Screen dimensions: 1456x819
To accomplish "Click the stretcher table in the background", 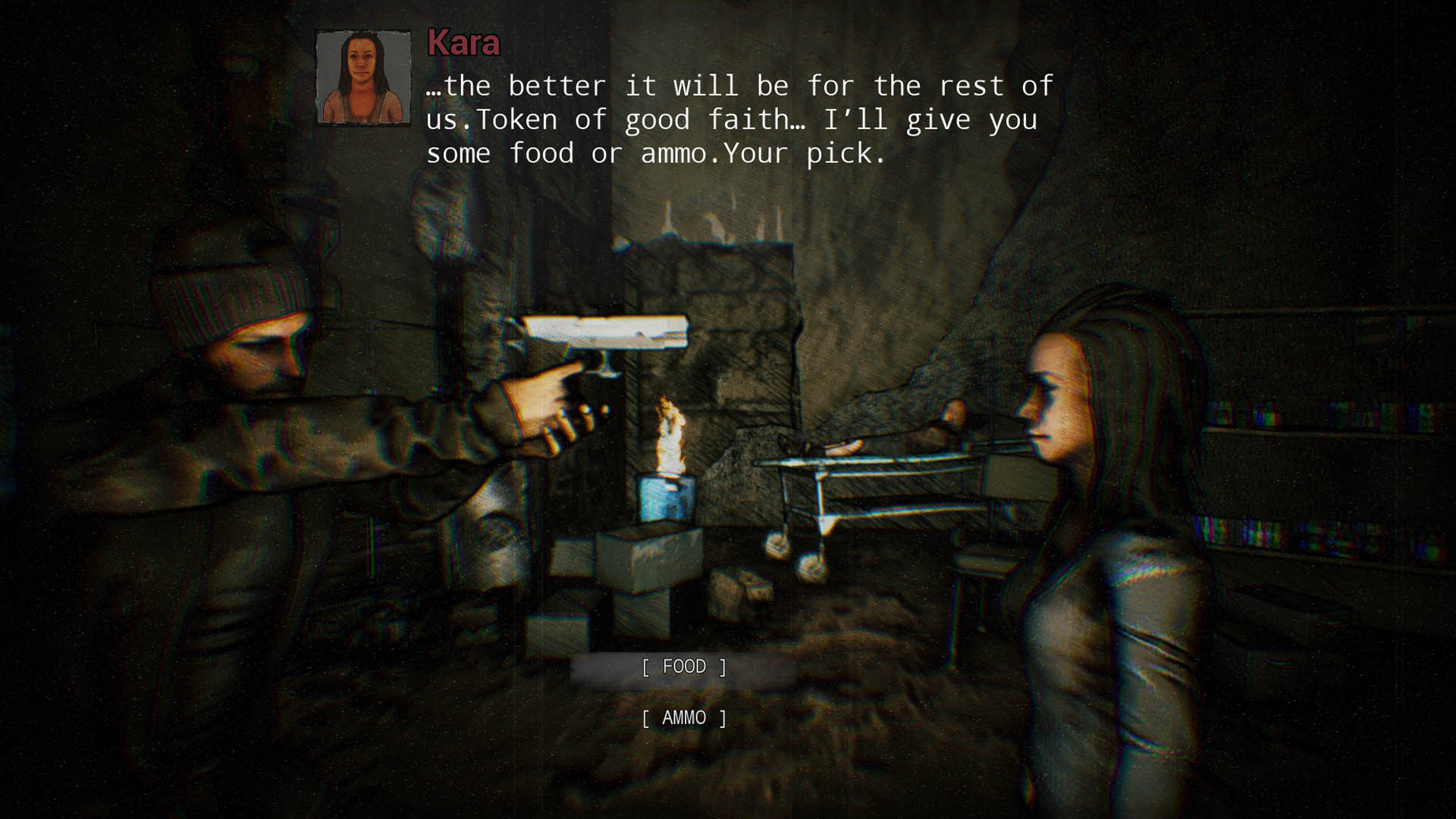I will [x=872, y=478].
